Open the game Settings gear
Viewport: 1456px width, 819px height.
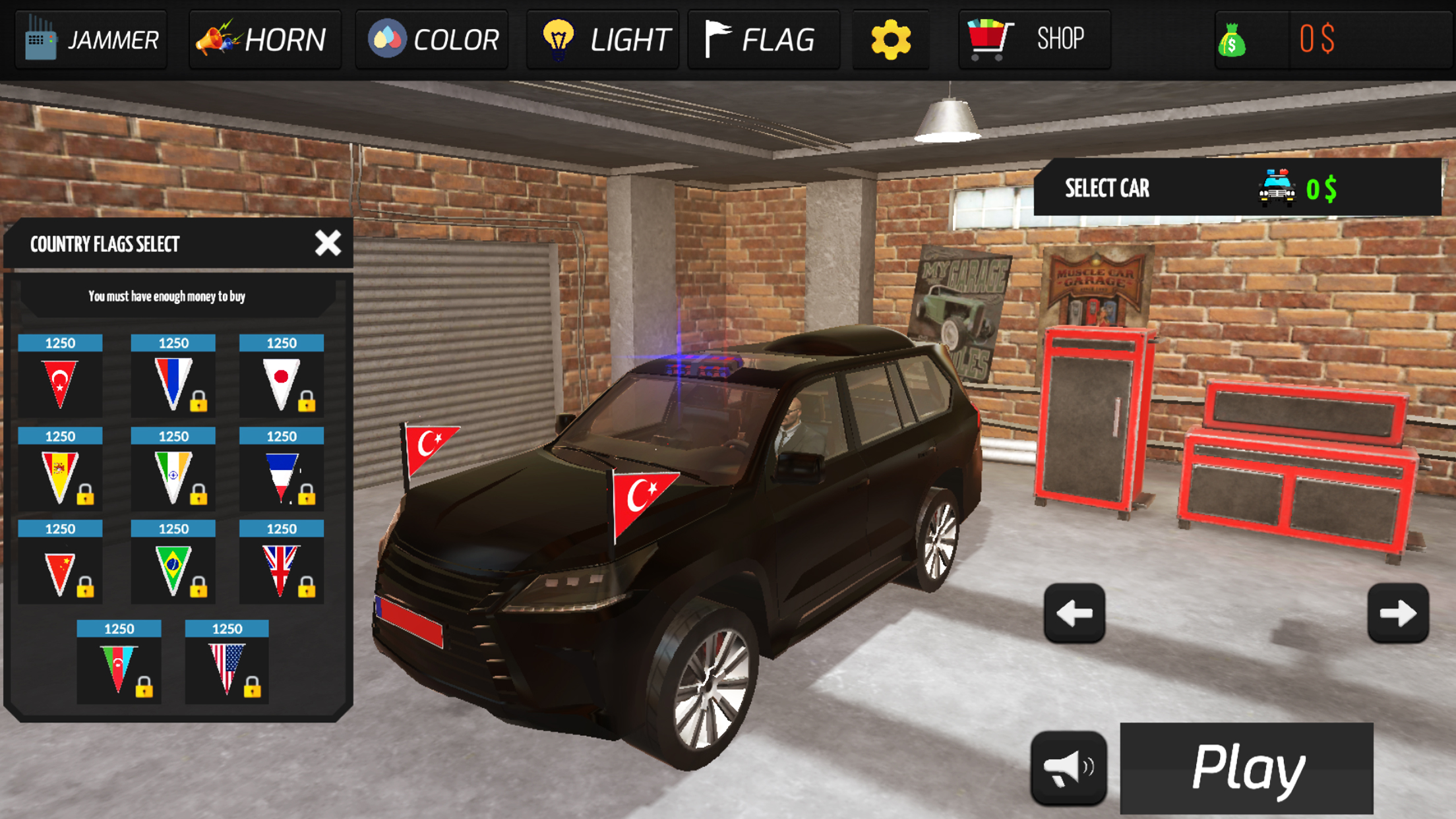pyautogui.click(x=890, y=38)
